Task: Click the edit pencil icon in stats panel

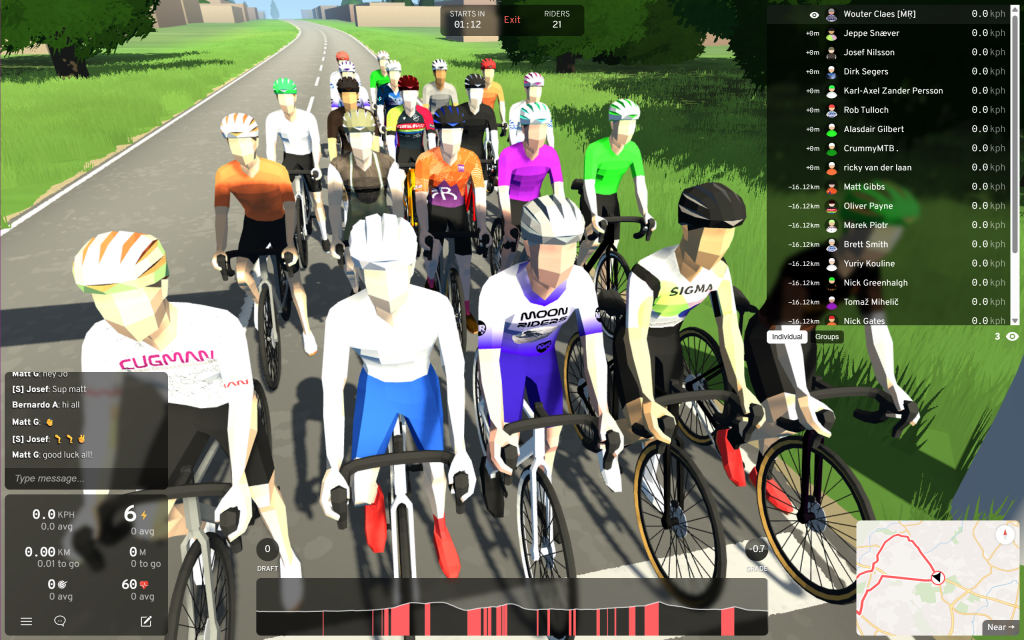Action: [x=146, y=621]
